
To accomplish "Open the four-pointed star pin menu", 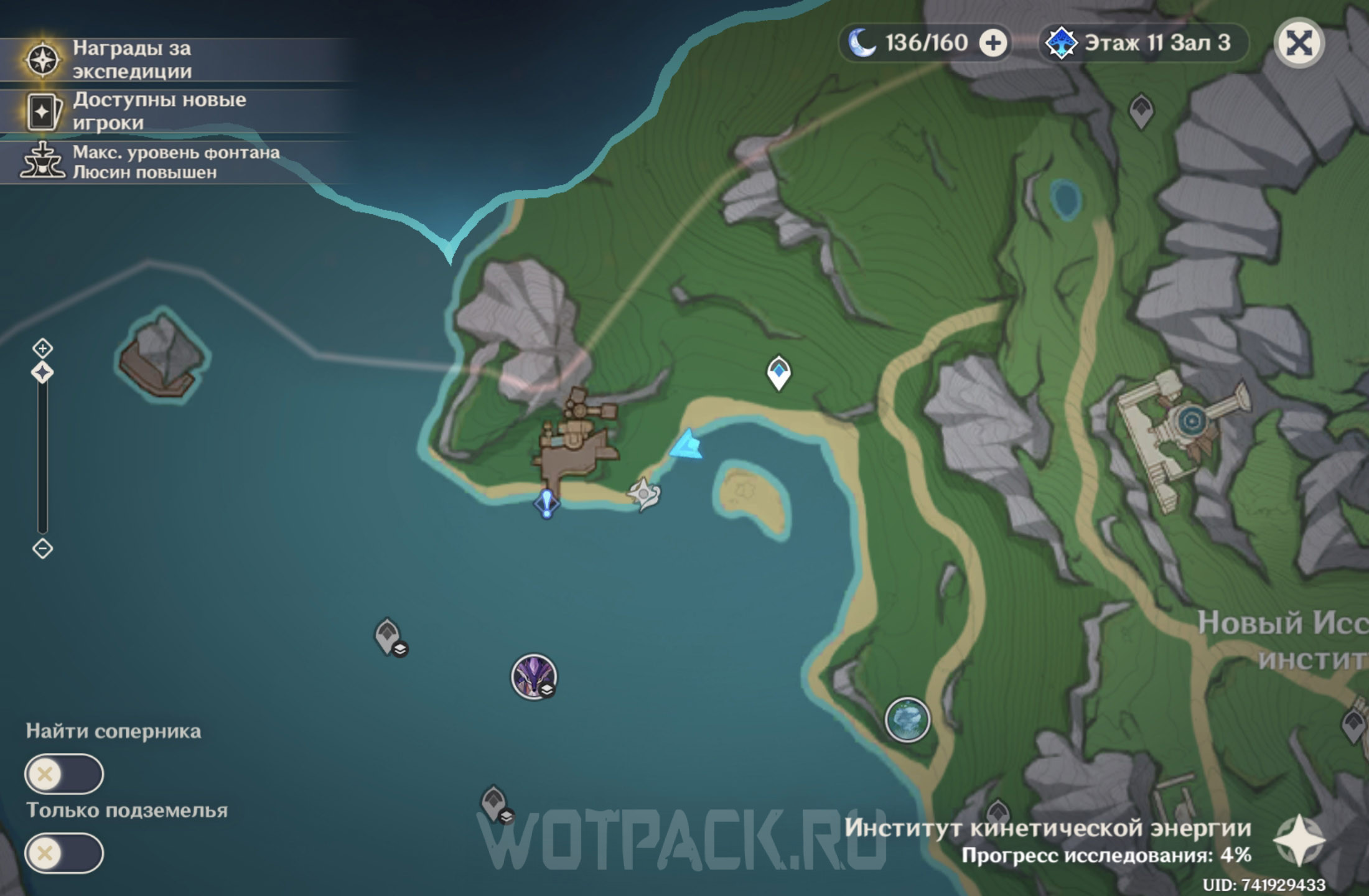I will (x=1299, y=841).
